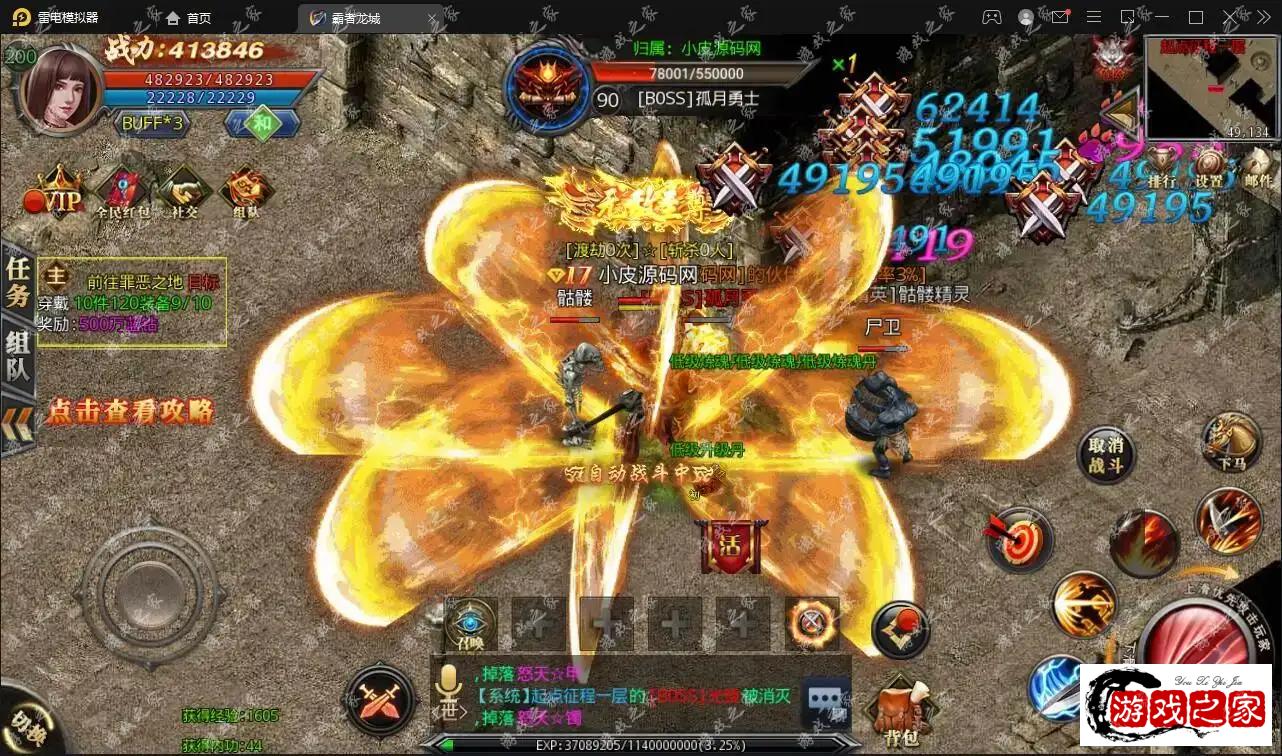
Task: Click 取消战斗 to cancel auto battle
Action: [1106, 457]
